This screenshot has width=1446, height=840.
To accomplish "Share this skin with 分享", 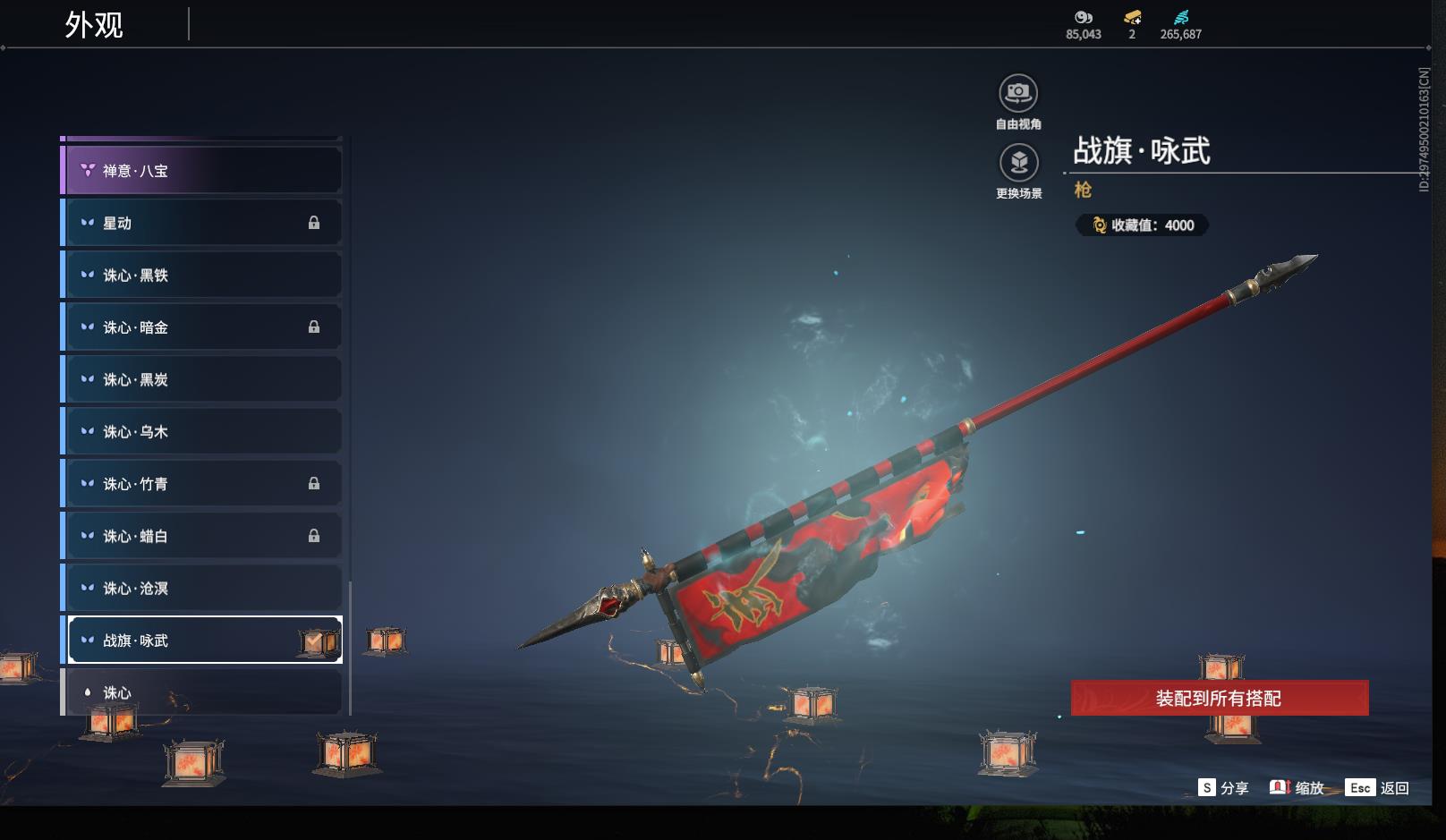I will [1223, 787].
